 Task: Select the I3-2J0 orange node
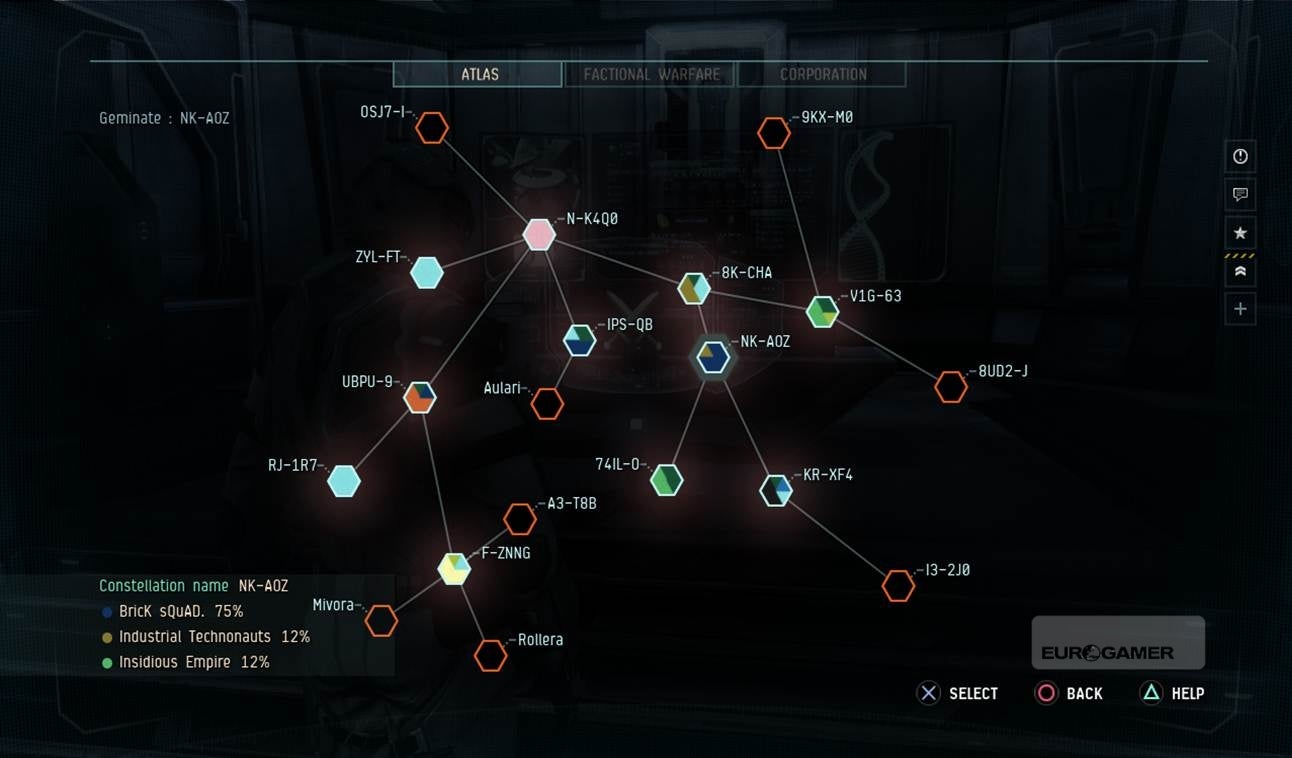(898, 586)
